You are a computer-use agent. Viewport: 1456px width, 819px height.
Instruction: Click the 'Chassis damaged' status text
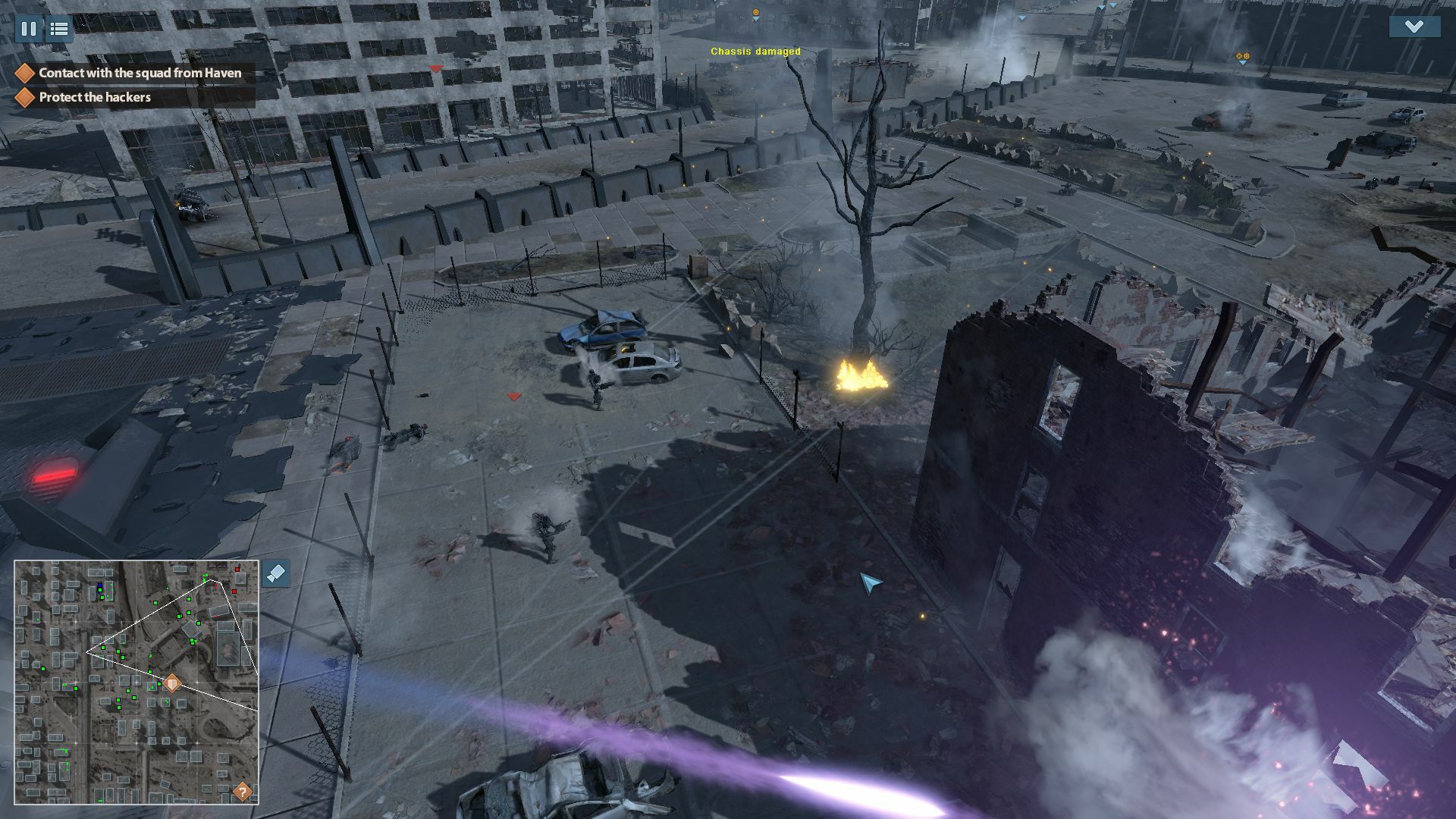coord(755,52)
